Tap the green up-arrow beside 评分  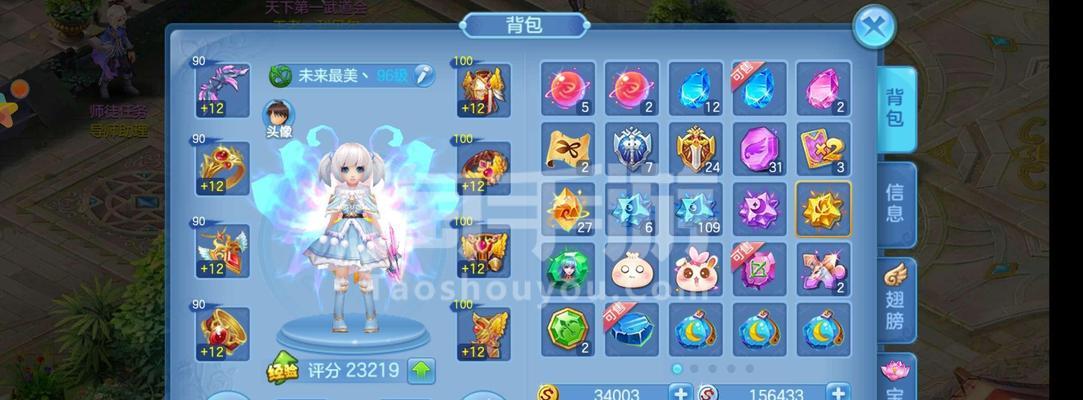[422, 371]
